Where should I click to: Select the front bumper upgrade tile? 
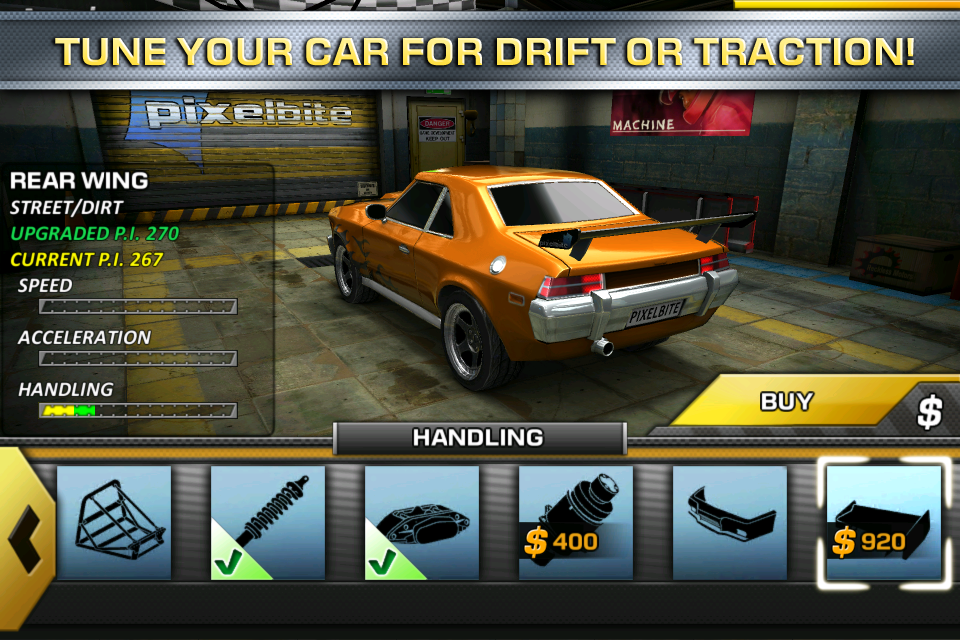pyautogui.click(x=729, y=522)
